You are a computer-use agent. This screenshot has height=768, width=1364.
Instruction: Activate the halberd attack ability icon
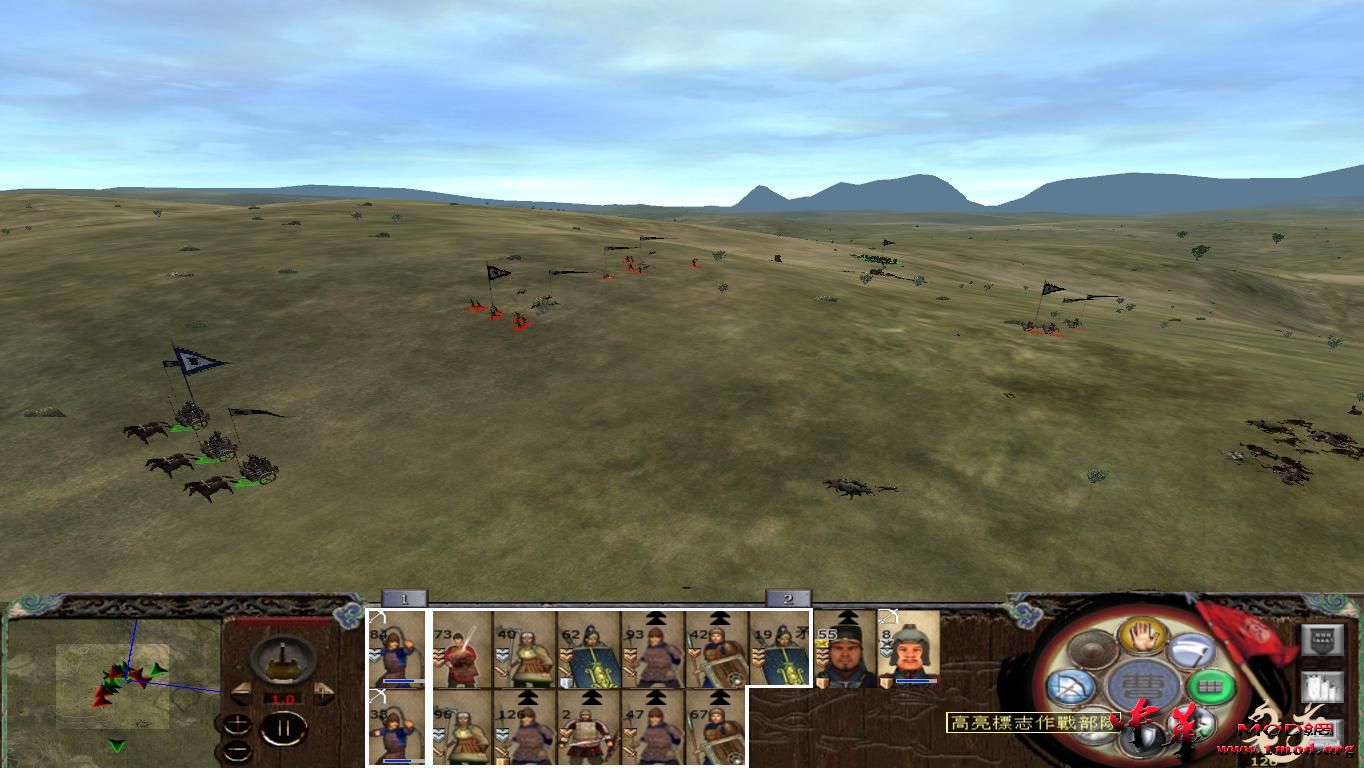coord(1188,652)
